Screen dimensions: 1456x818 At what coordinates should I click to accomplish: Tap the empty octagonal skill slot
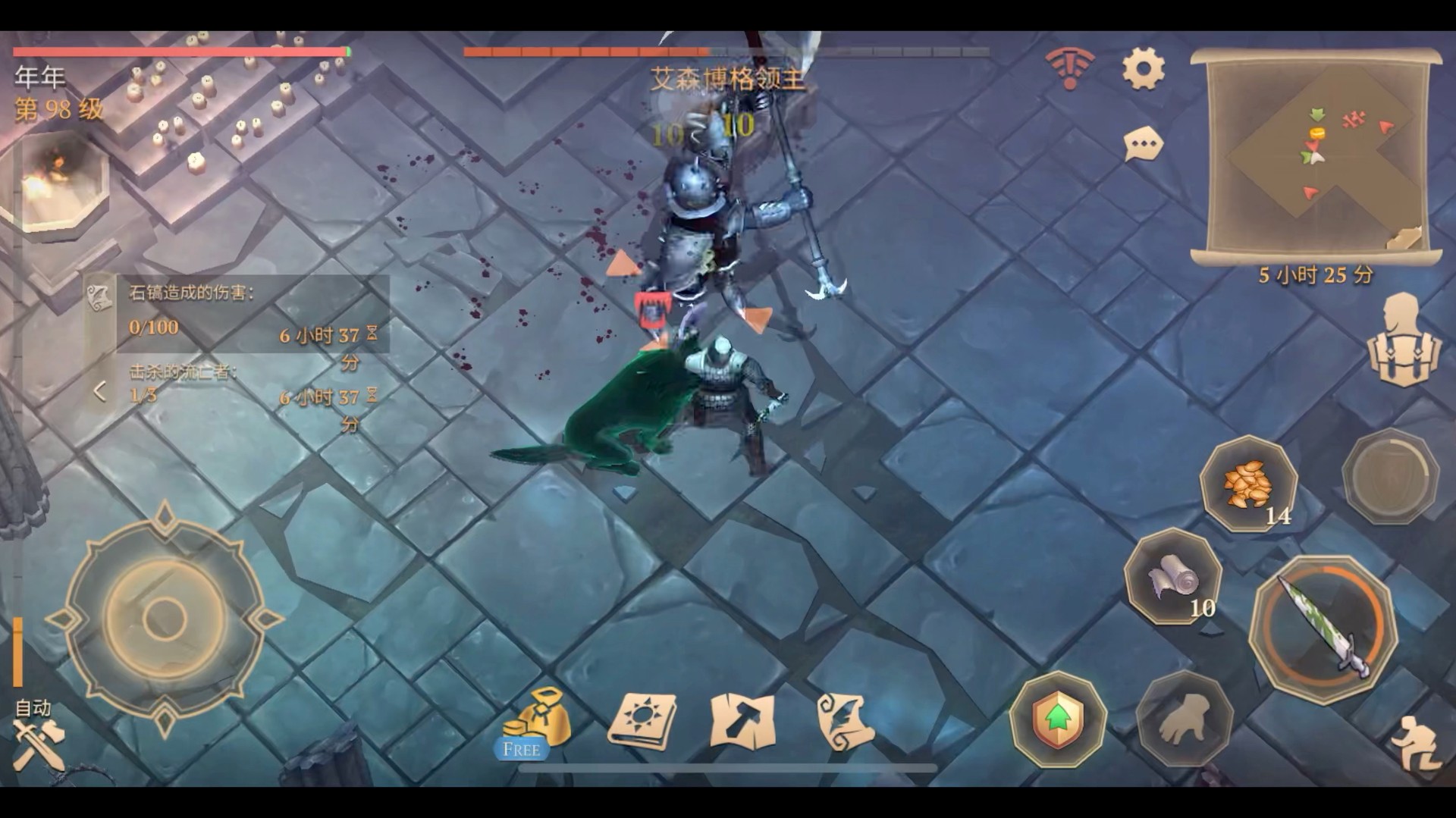[x=1389, y=476]
